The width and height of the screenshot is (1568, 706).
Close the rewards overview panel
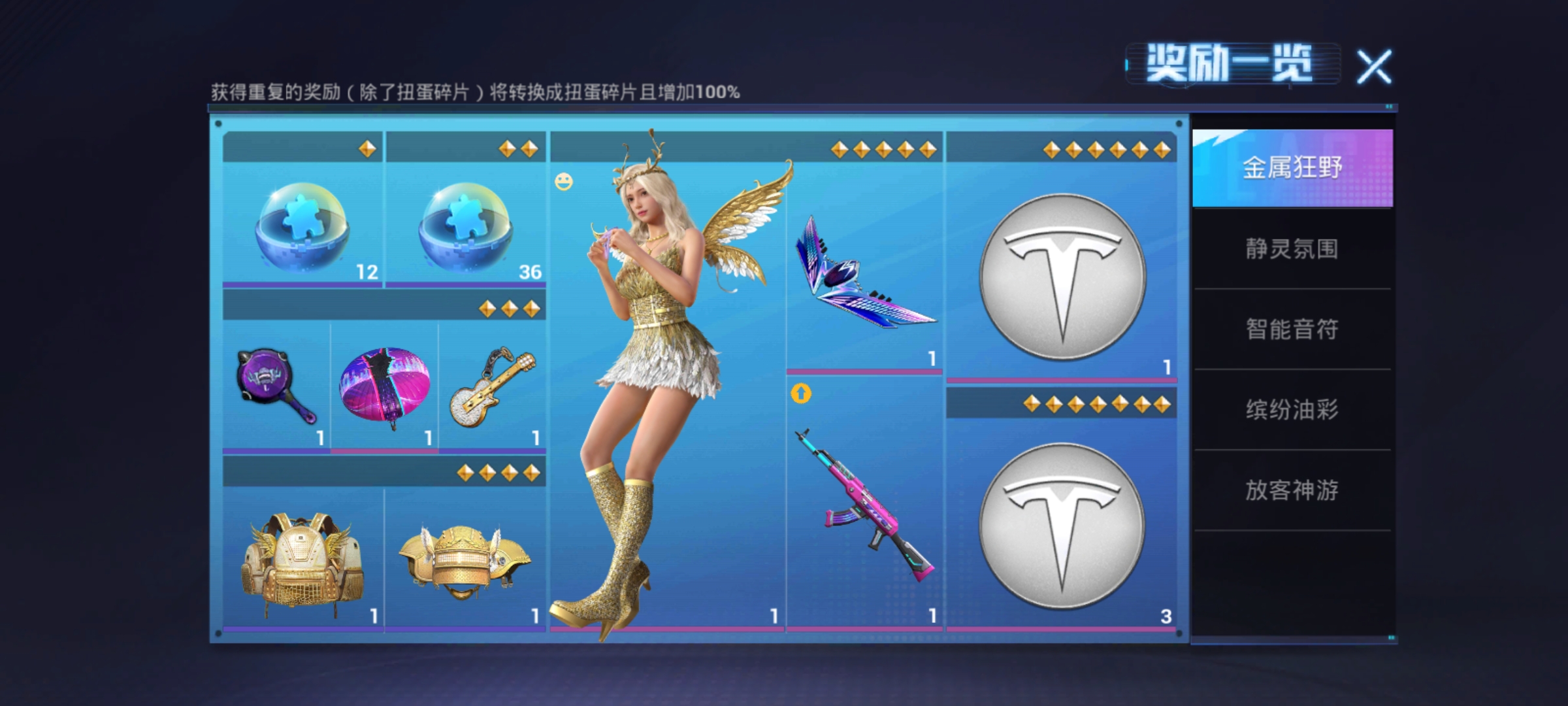click(x=1375, y=66)
